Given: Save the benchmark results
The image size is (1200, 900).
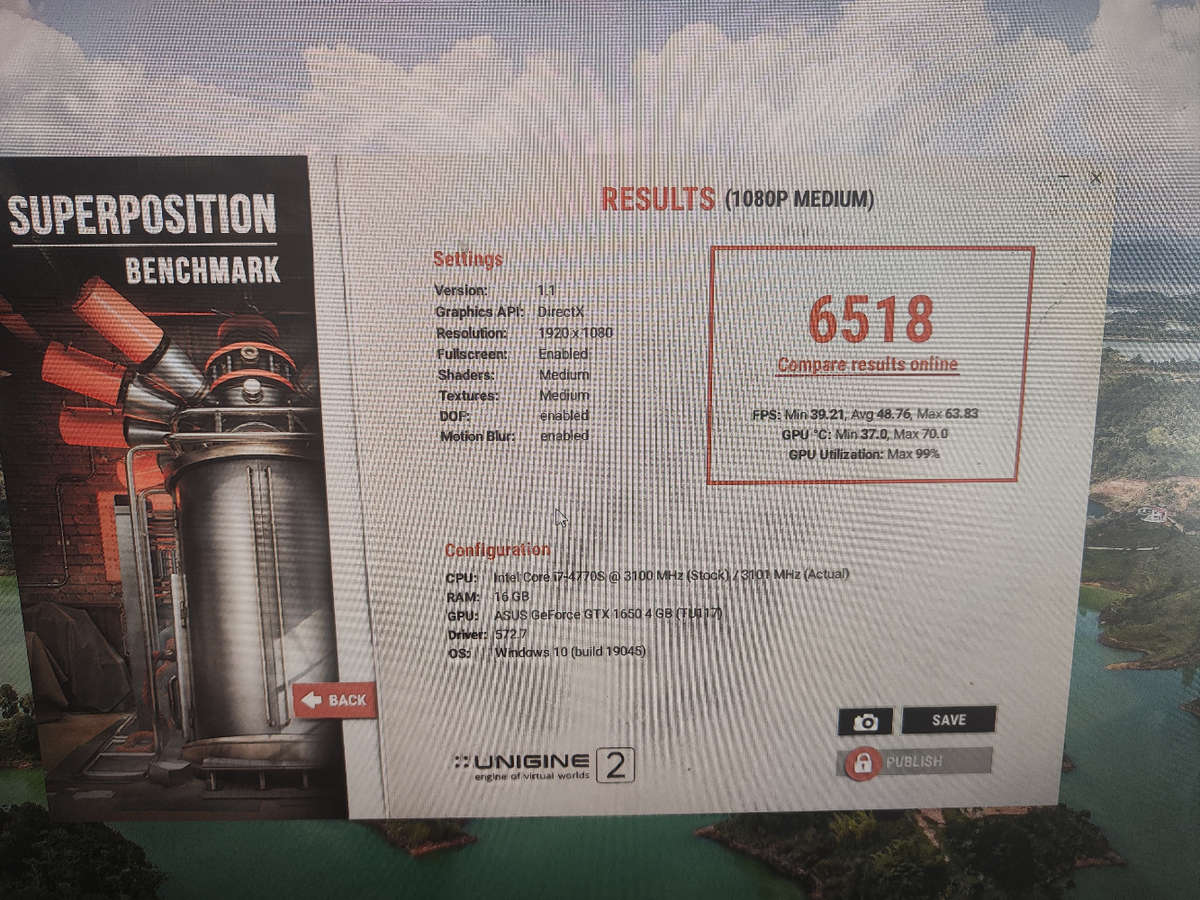Looking at the screenshot, I should (948, 720).
